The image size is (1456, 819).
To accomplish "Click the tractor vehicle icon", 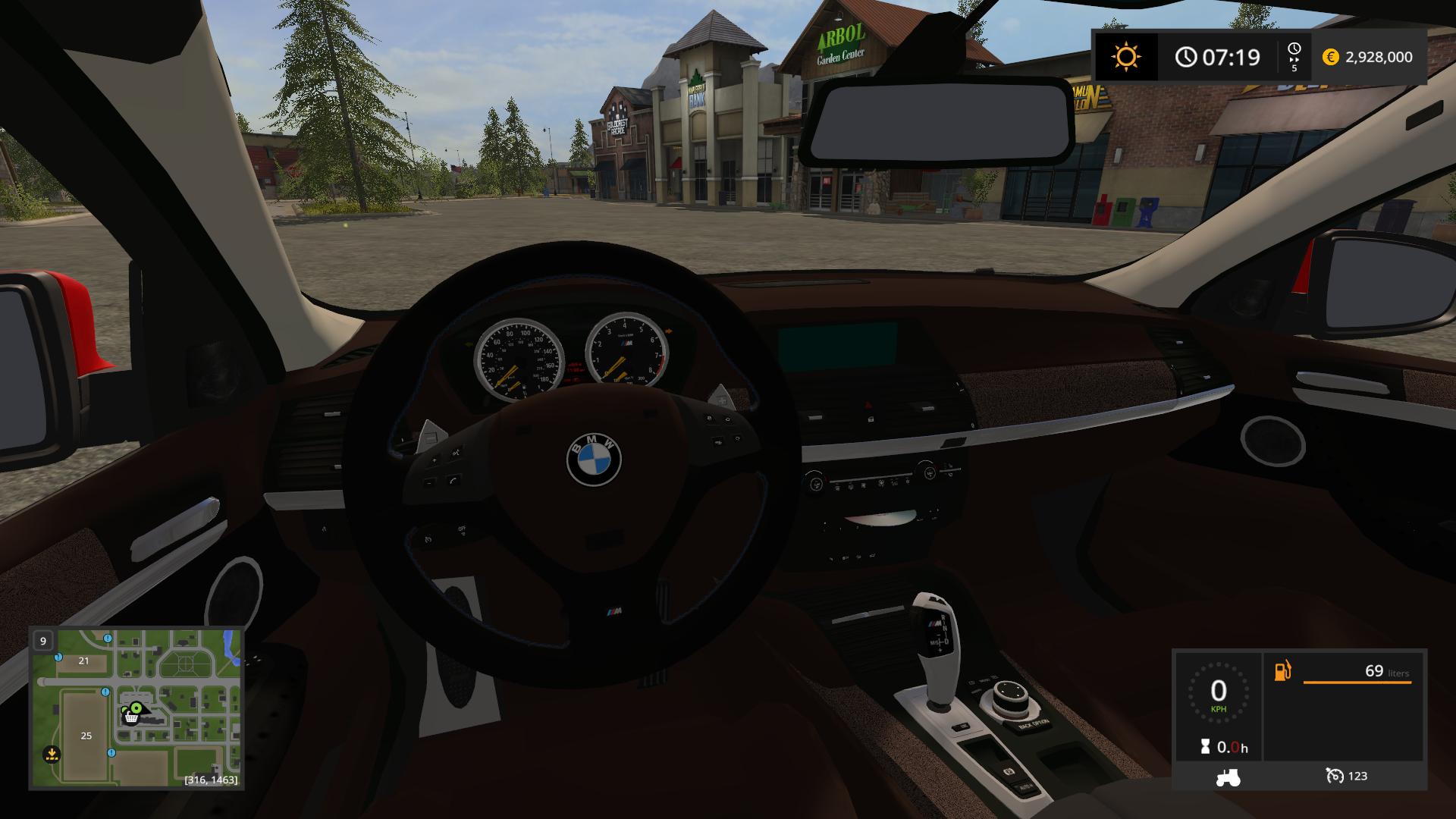I will pyautogui.click(x=1228, y=776).
